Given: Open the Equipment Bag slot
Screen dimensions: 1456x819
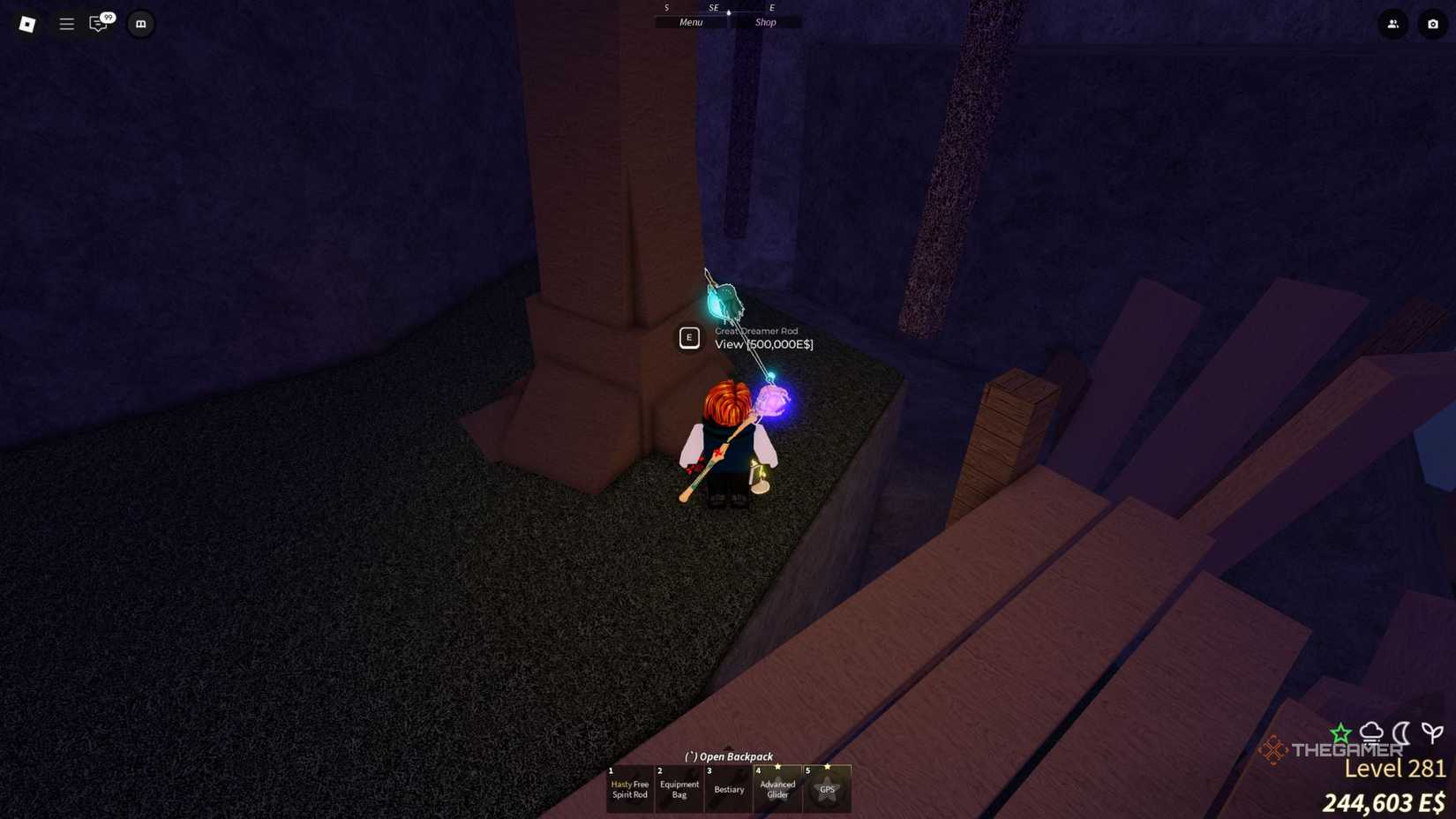Looking at the screenshot, I should (679, 789).
